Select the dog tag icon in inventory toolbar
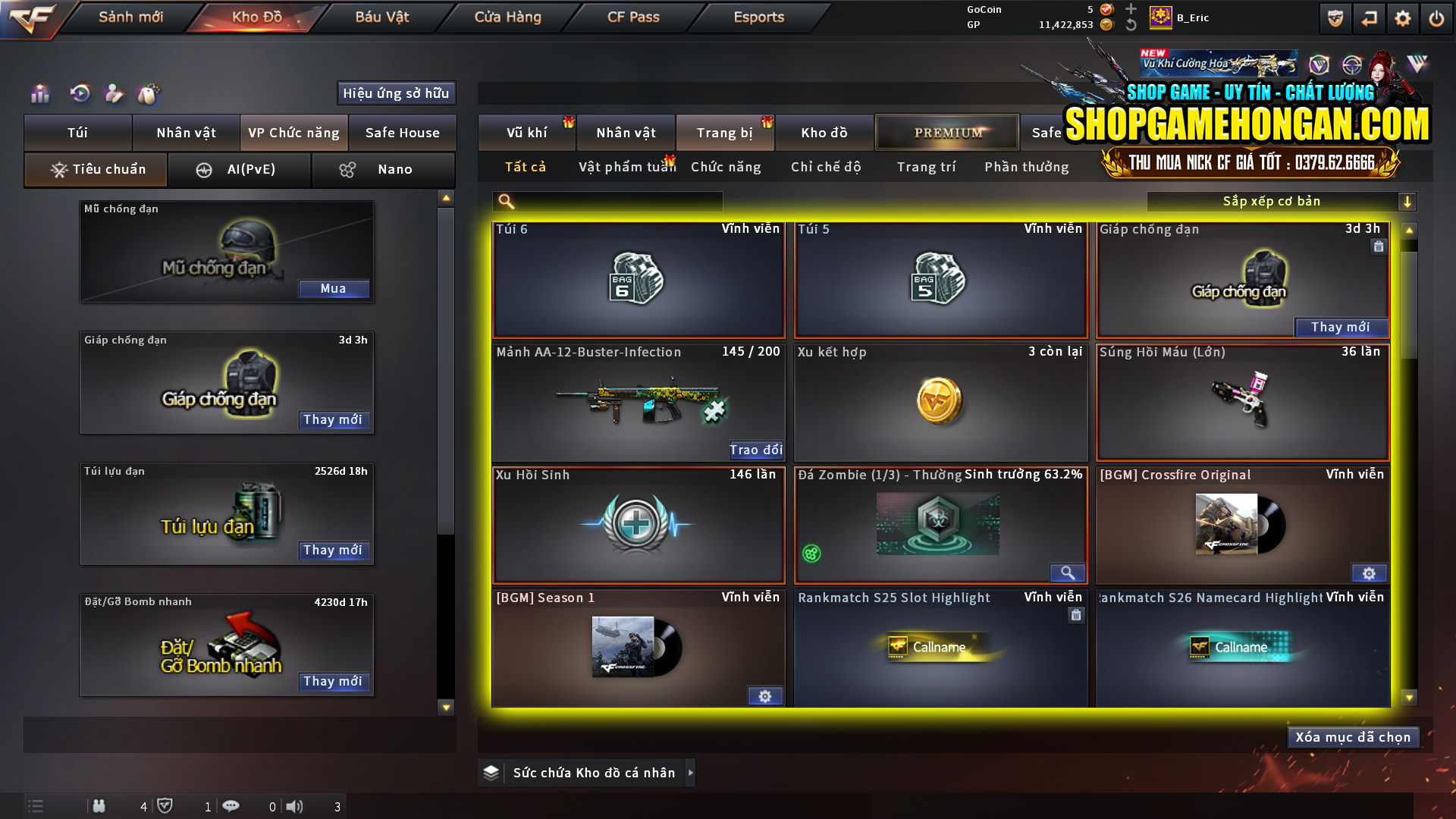 click(149, 93)
